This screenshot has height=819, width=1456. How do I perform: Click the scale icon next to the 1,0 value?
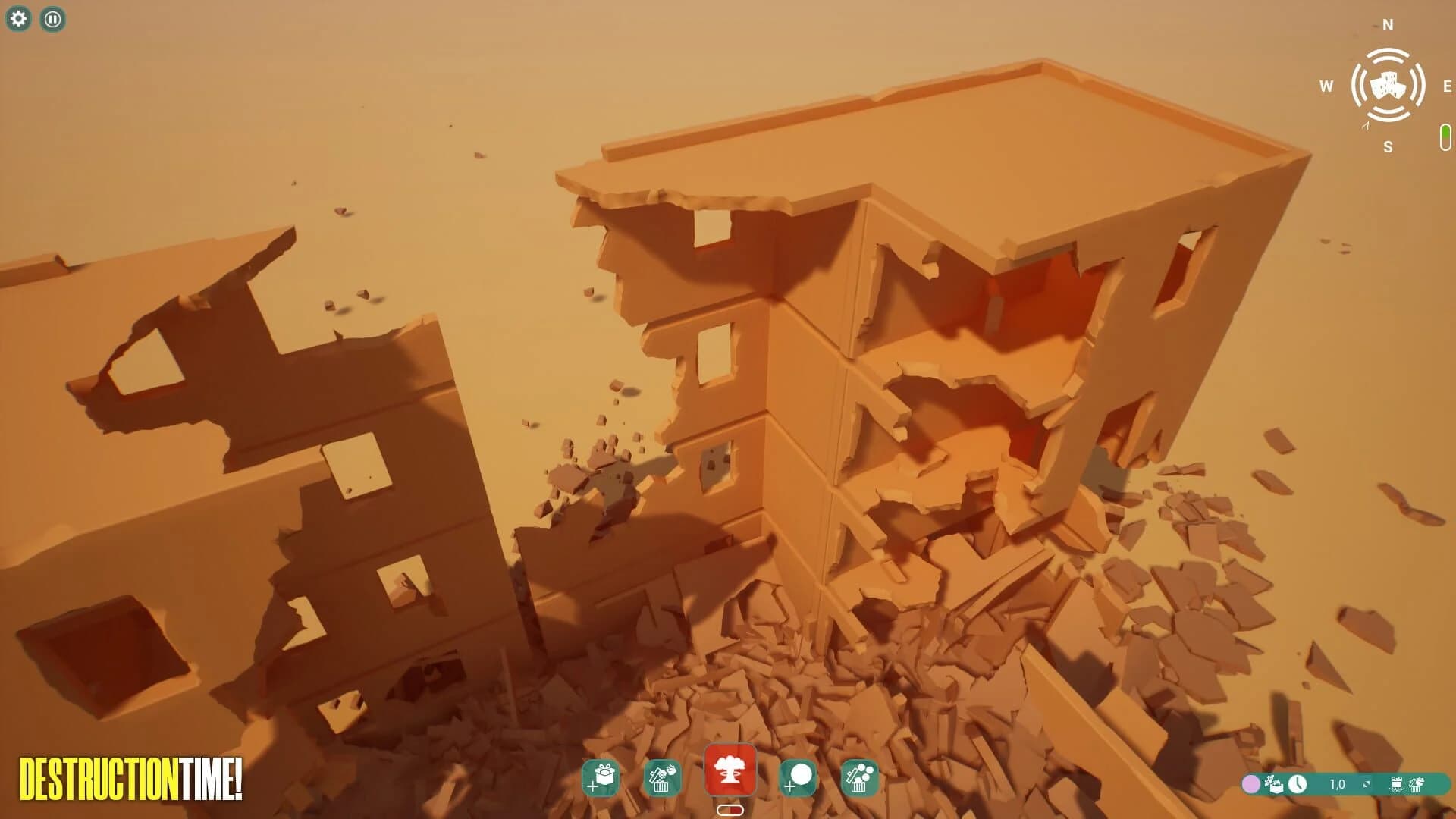1367,783
